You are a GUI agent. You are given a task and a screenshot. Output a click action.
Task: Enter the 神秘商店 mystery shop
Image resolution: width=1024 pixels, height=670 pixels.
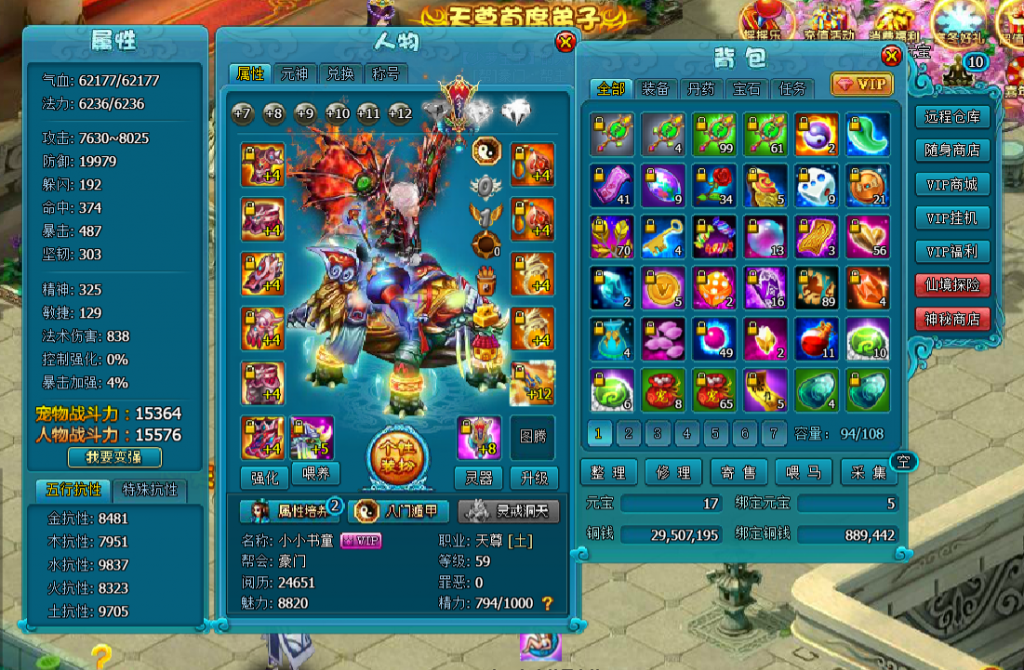tap(952, 320)
